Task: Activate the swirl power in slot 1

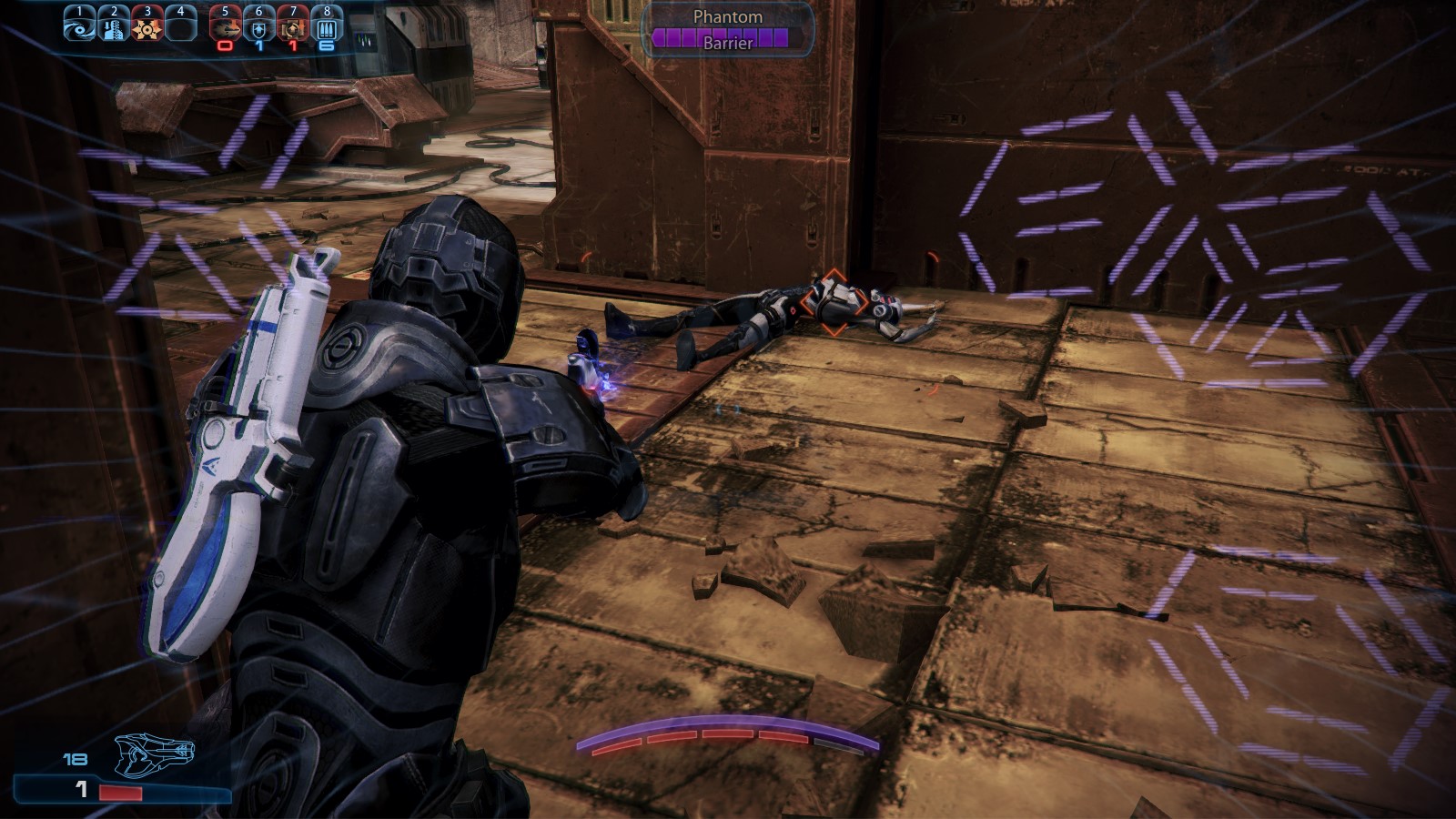Action: 79,26
